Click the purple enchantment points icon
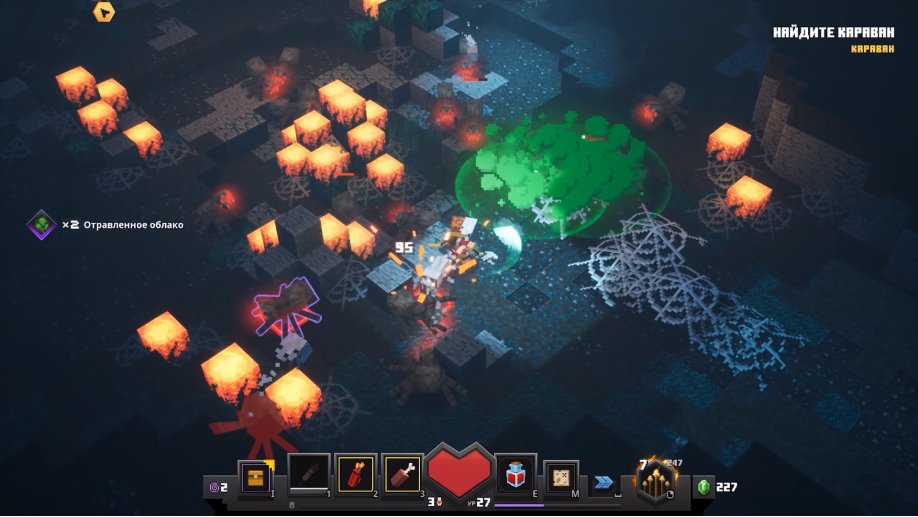This screenshot has height=517, width=918. (212, 487)
